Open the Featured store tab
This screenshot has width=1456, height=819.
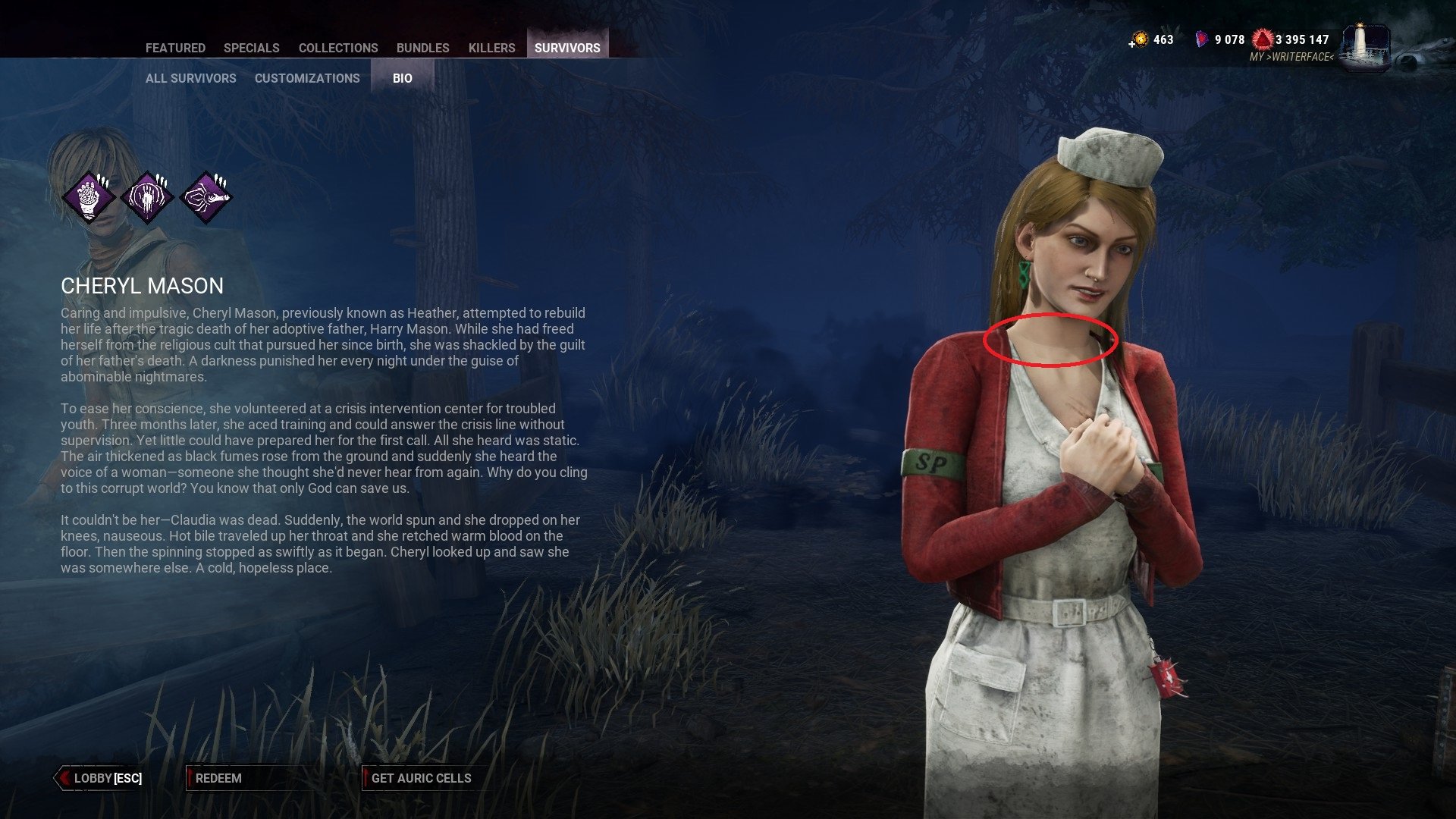175,48
